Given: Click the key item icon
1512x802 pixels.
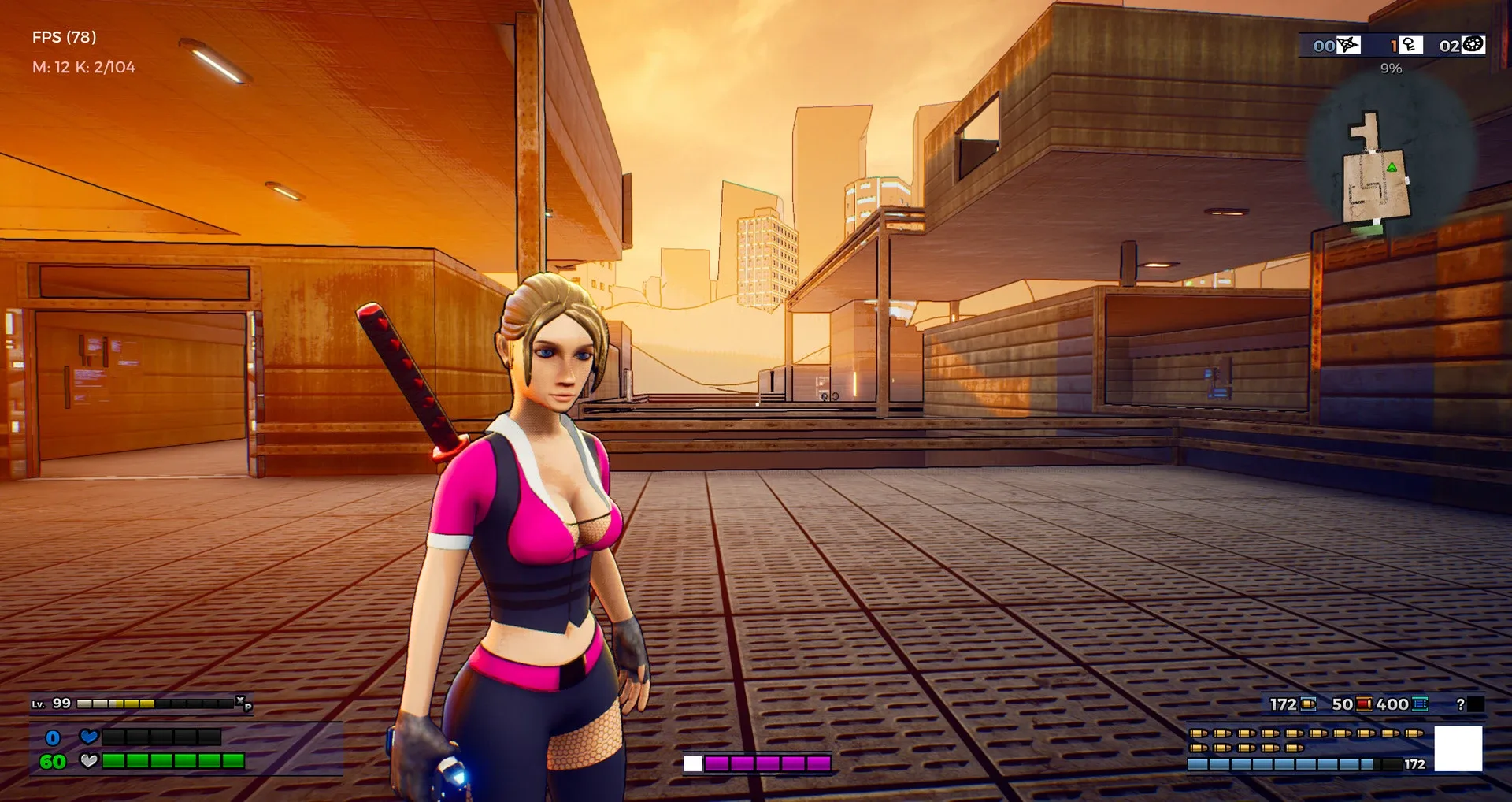Looking at the screenshot, I should 1411,45.
